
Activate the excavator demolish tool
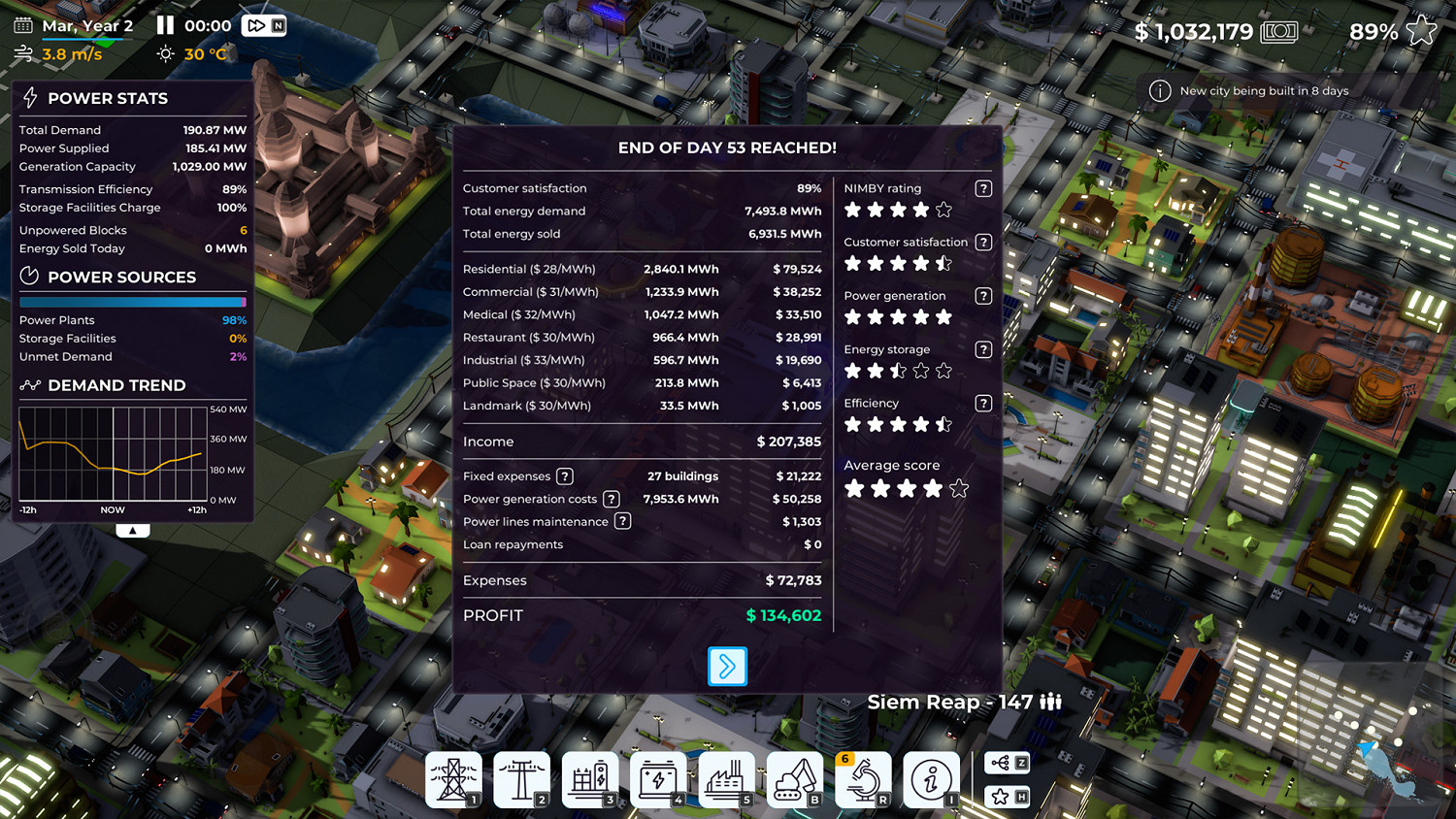(795, 779)
